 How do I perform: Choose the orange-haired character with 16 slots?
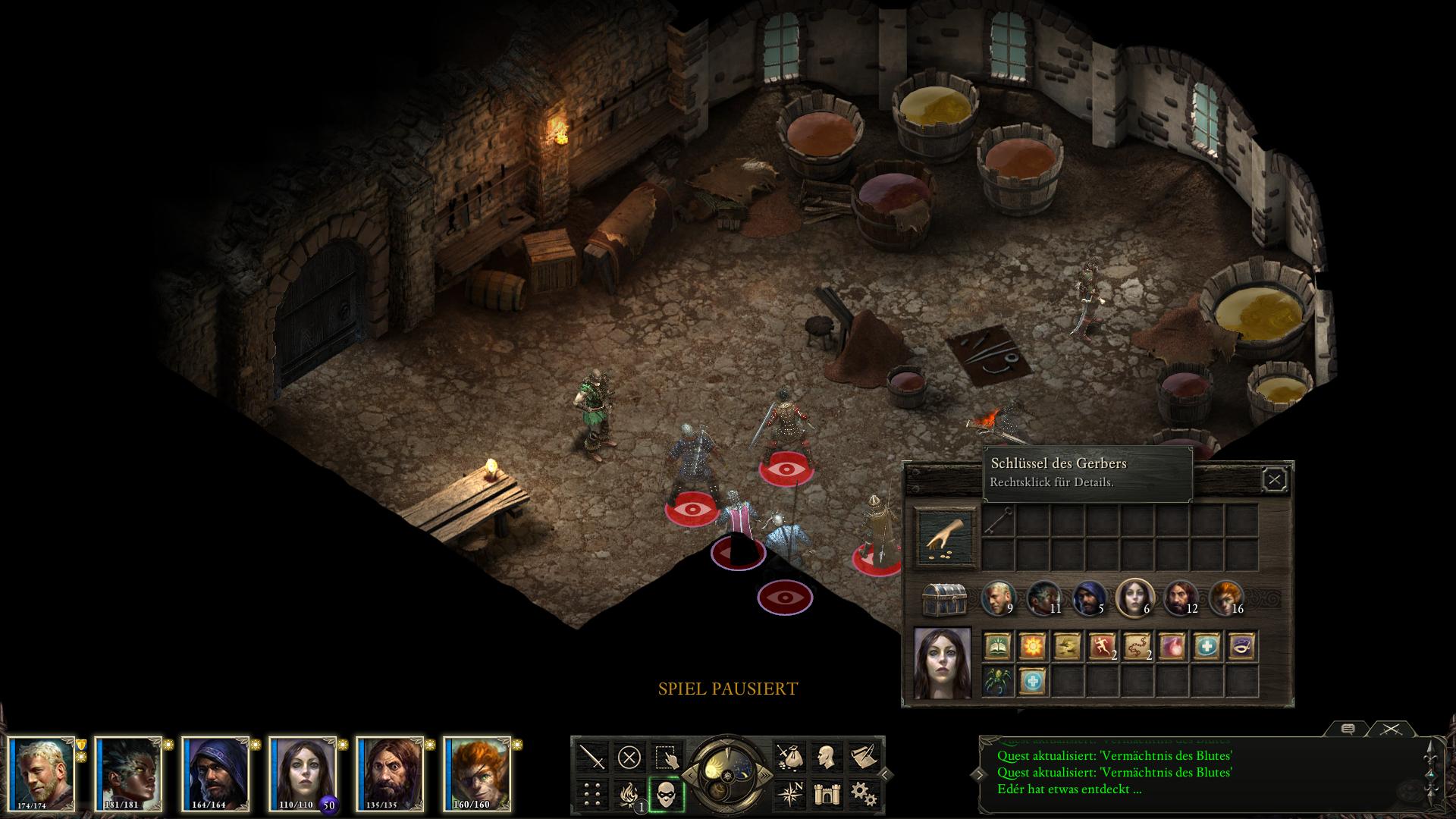pyautogui.click(x=1226, y=598)
